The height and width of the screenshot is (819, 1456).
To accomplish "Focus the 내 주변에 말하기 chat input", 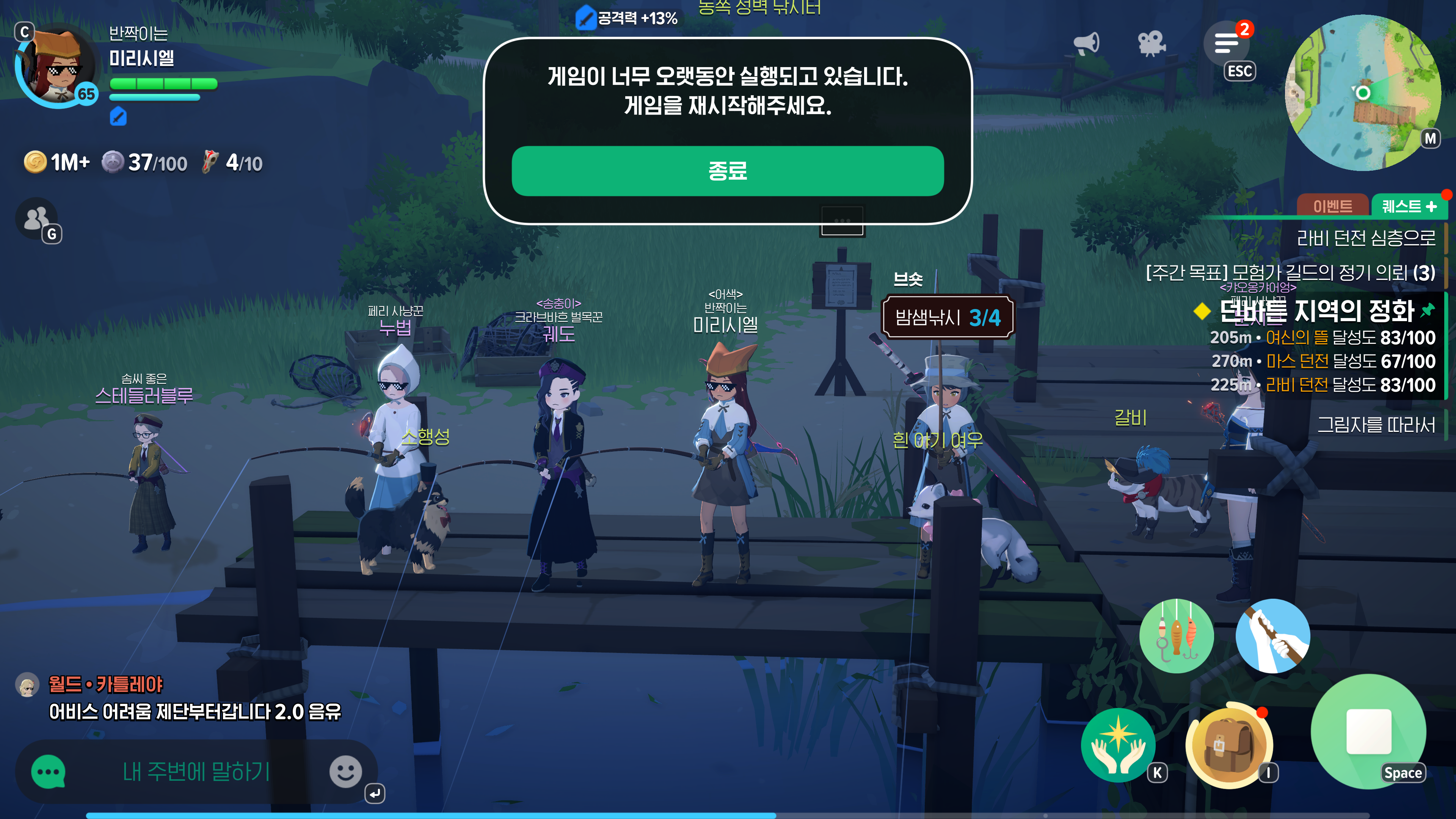I will [x=196, y=772].
